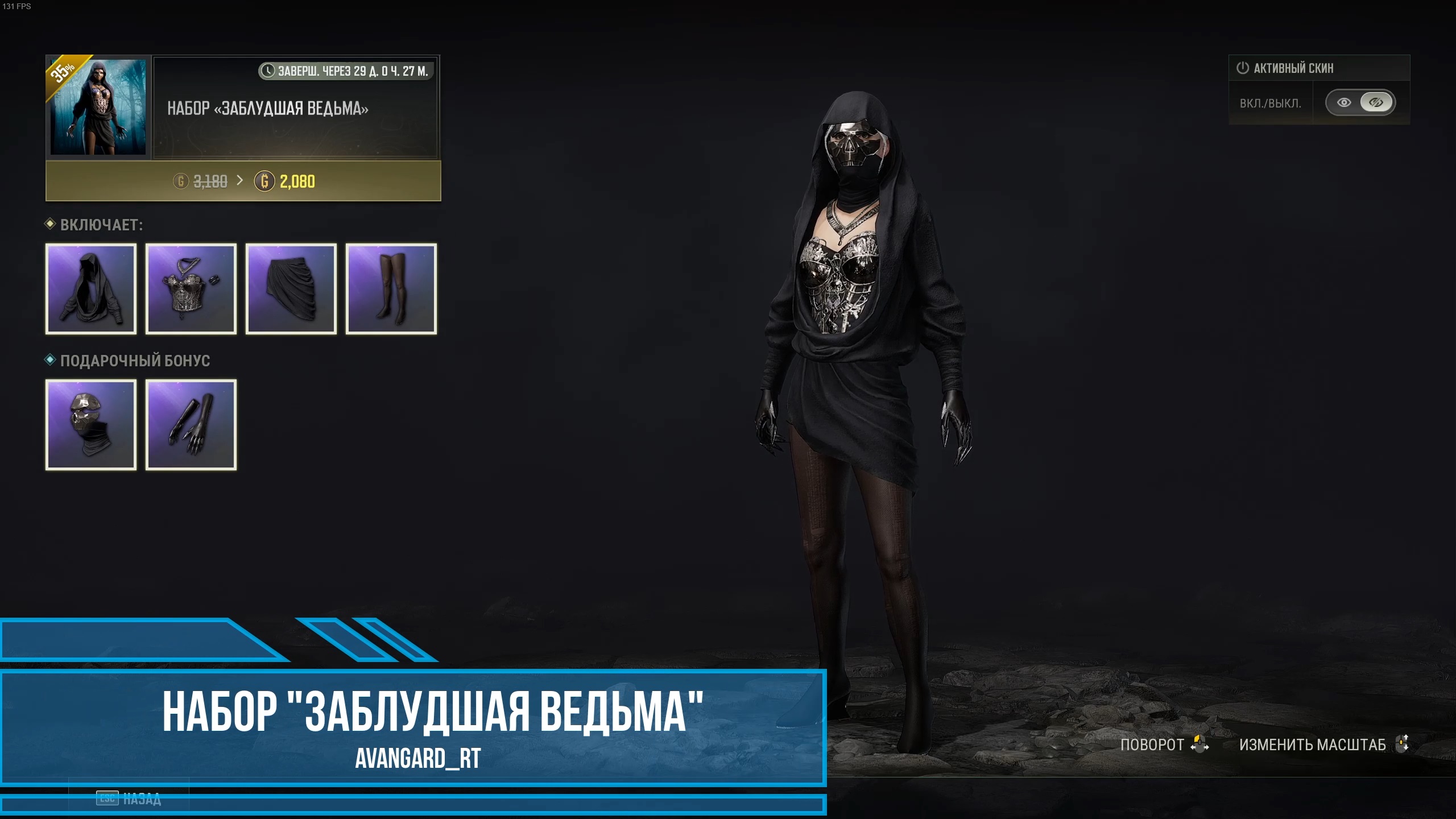
Task: Click the clock icon in the timer bar
Action: pos(268,71)
